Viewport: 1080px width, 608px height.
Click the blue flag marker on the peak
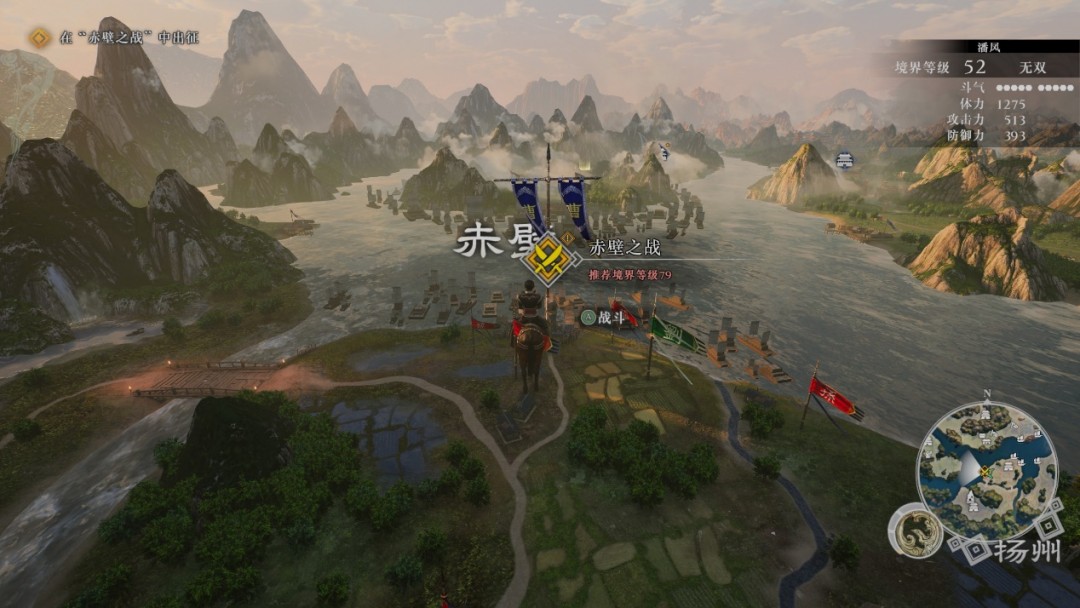664,151
